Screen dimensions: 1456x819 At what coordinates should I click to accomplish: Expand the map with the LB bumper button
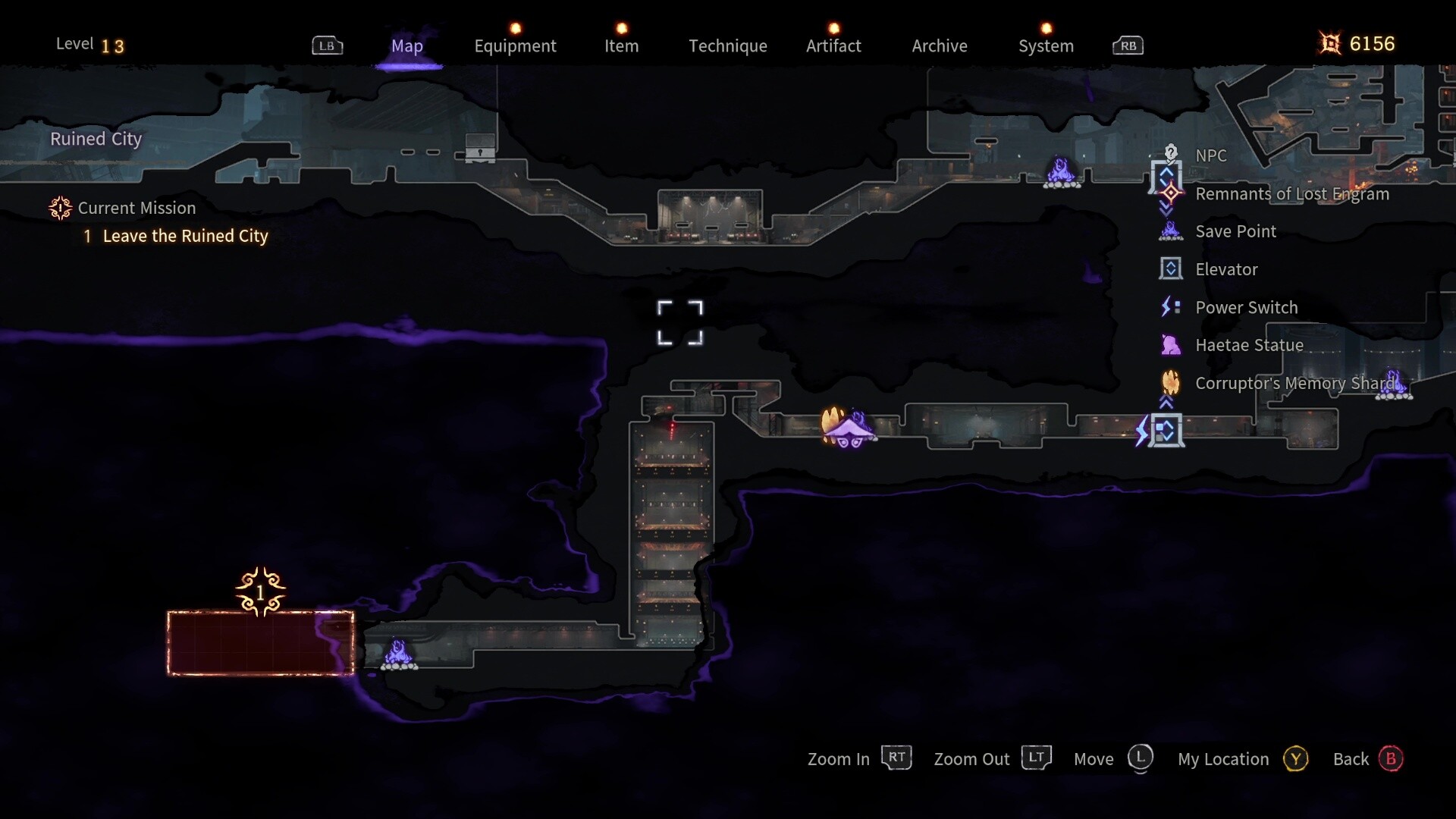pos(328,45)
